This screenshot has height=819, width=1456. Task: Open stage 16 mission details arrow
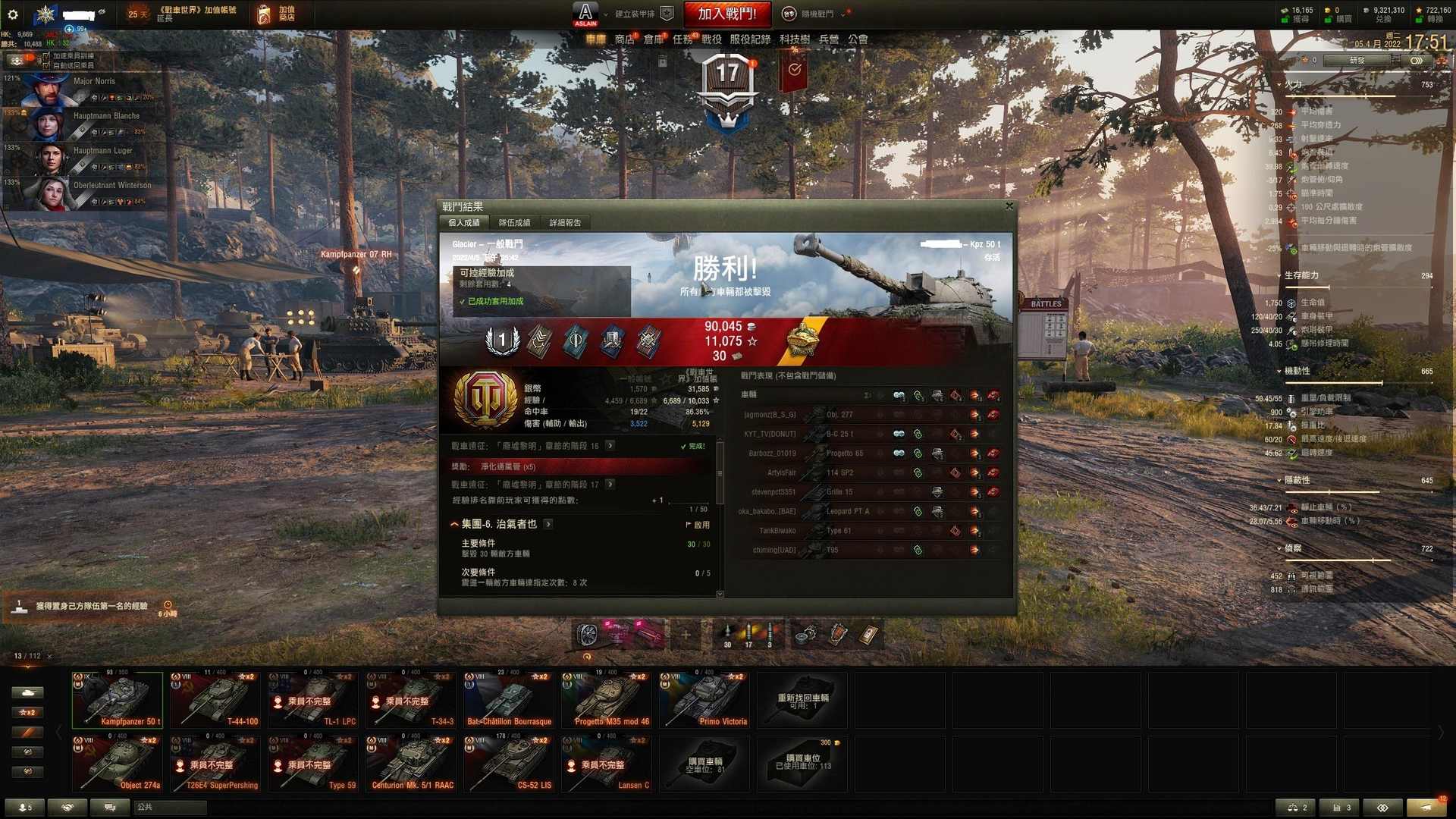coord(610,446)
